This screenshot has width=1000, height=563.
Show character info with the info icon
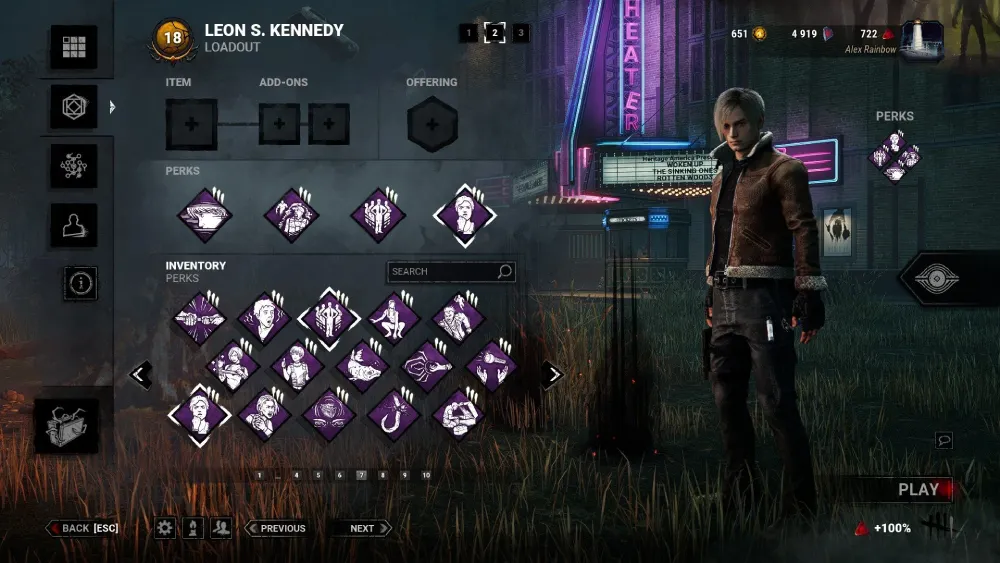81,283
